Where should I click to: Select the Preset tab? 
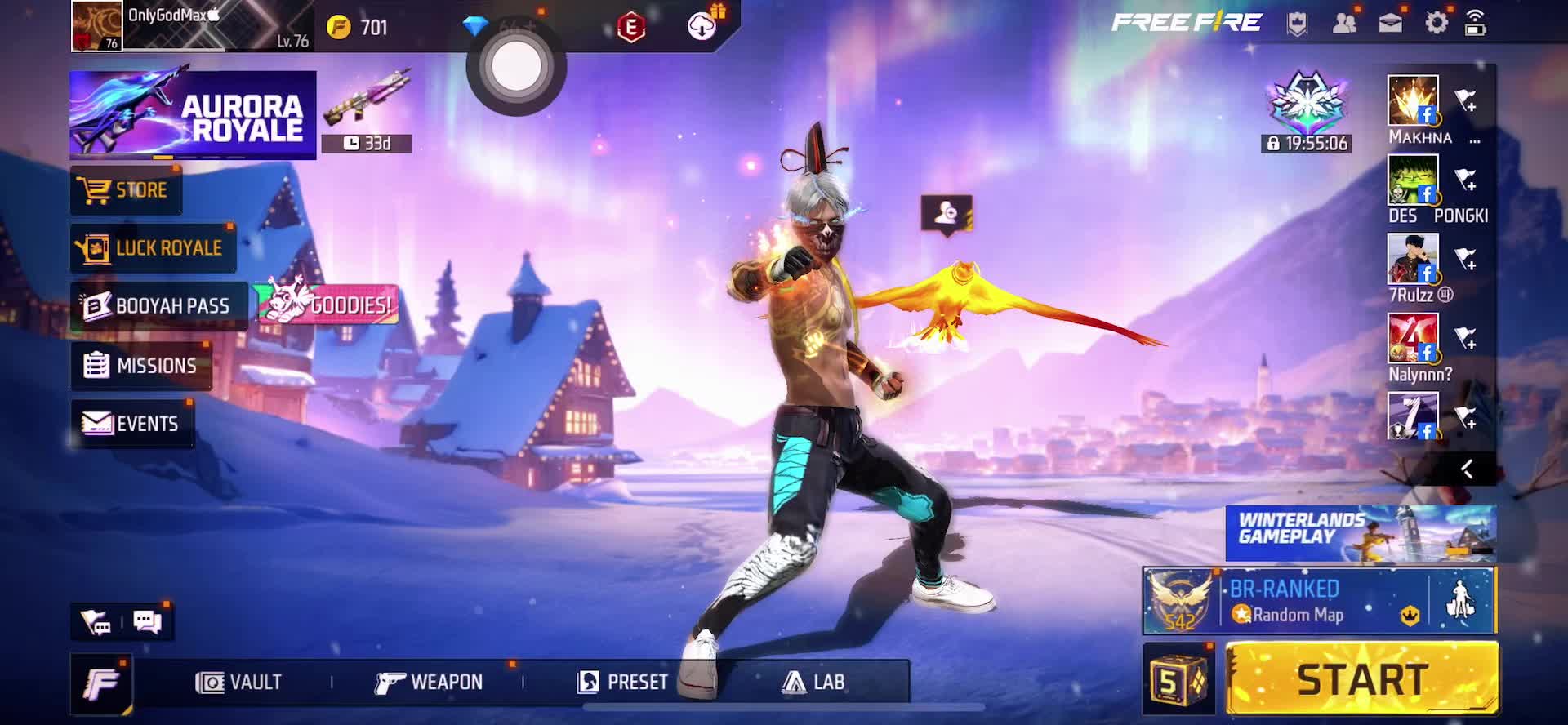pos(623,682)
